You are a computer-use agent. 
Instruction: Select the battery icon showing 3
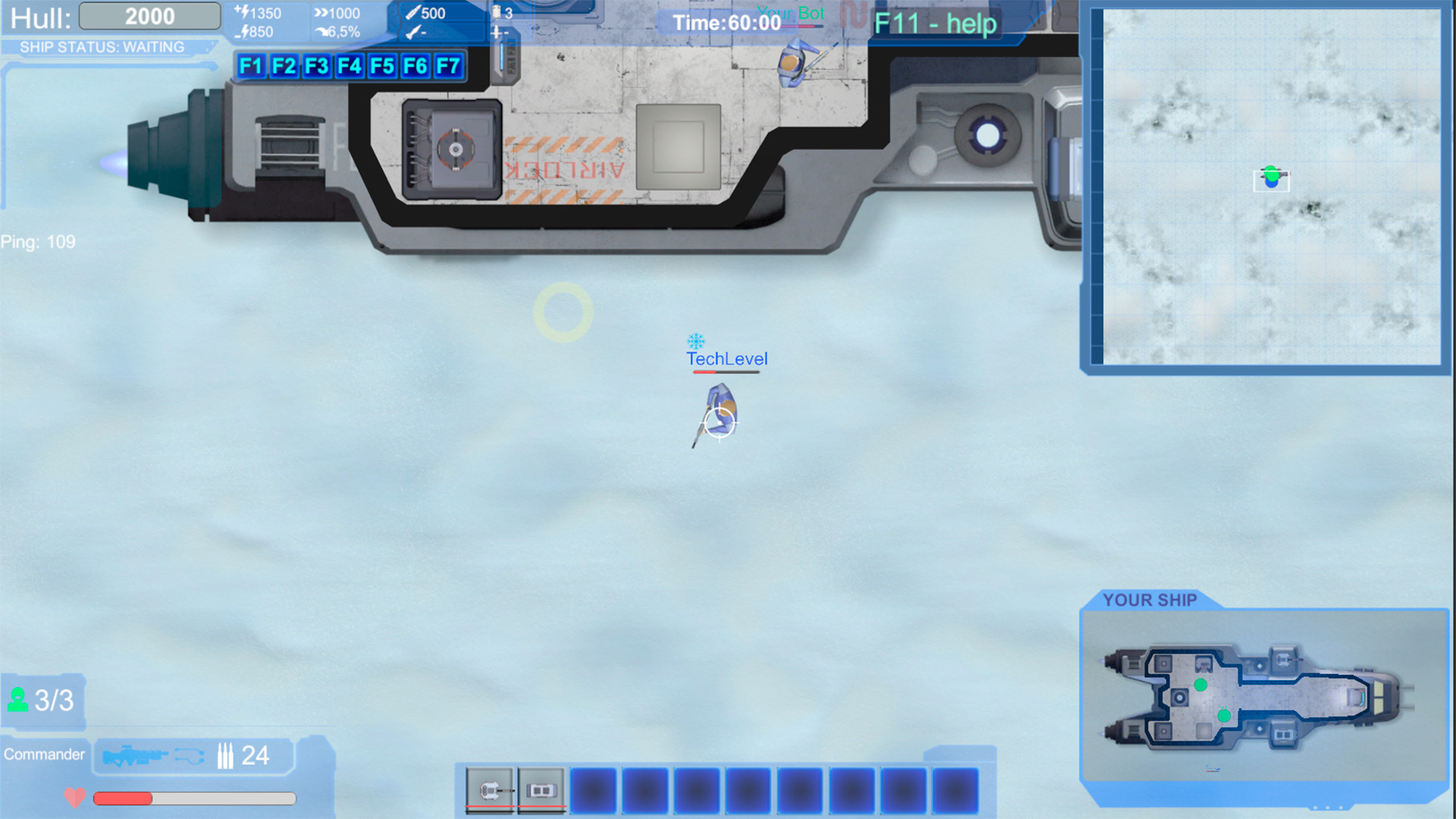pyautogui.click(x=495, y=12)
